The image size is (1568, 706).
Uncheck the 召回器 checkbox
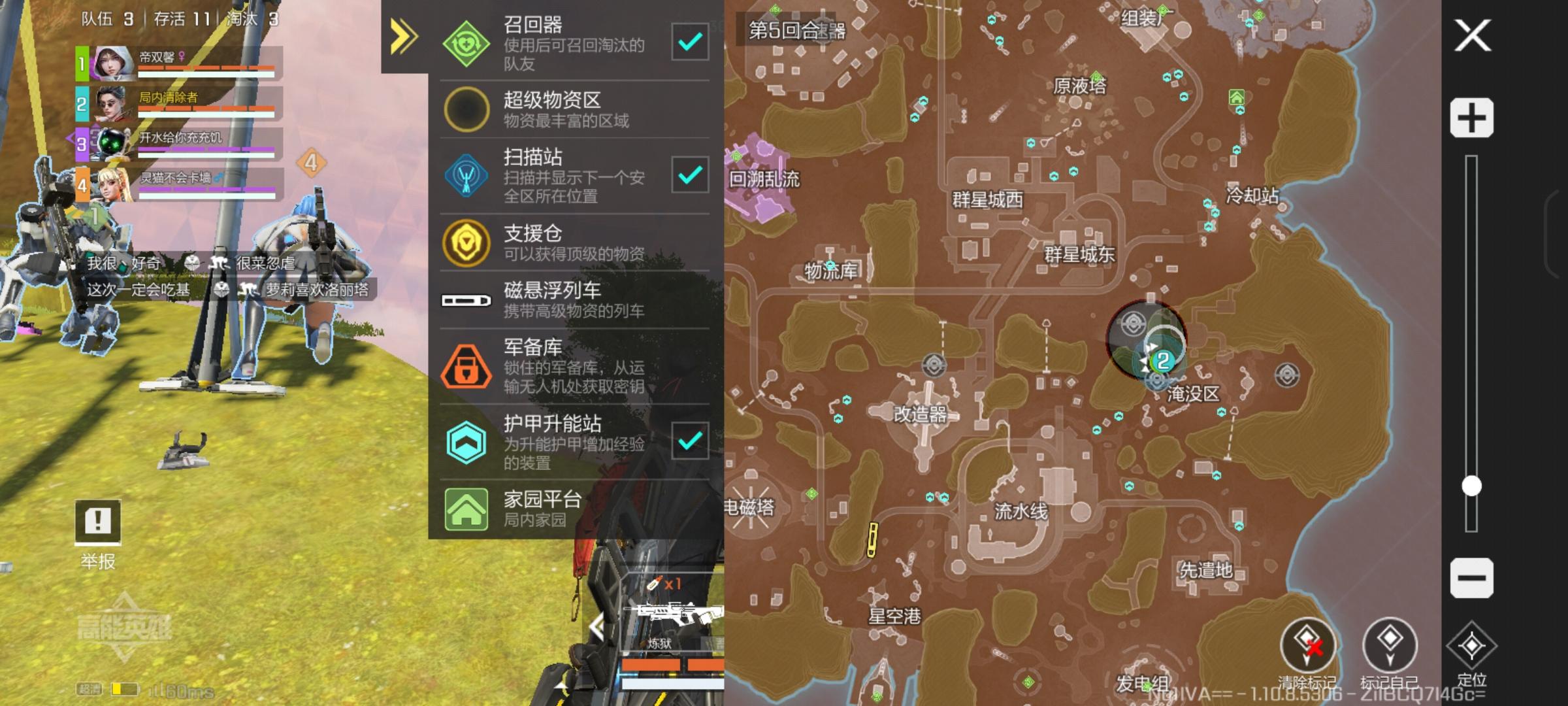point(691,41)
